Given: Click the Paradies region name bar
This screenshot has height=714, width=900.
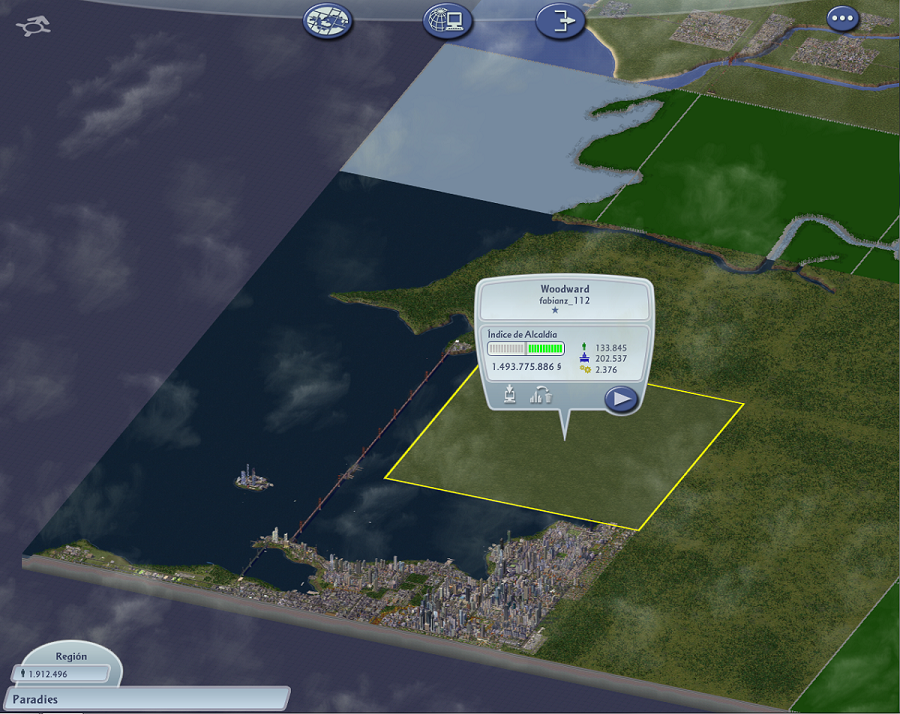Looking at the screenshot, I should (x=146, y=699).
